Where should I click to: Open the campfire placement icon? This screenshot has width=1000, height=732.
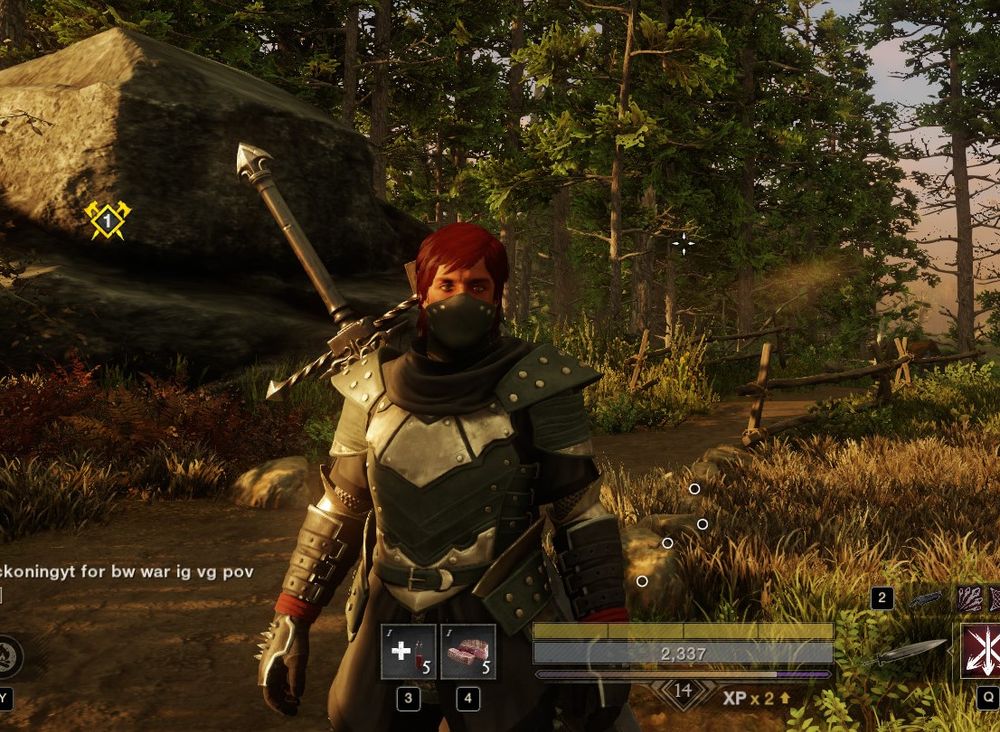tap(6, 656)
